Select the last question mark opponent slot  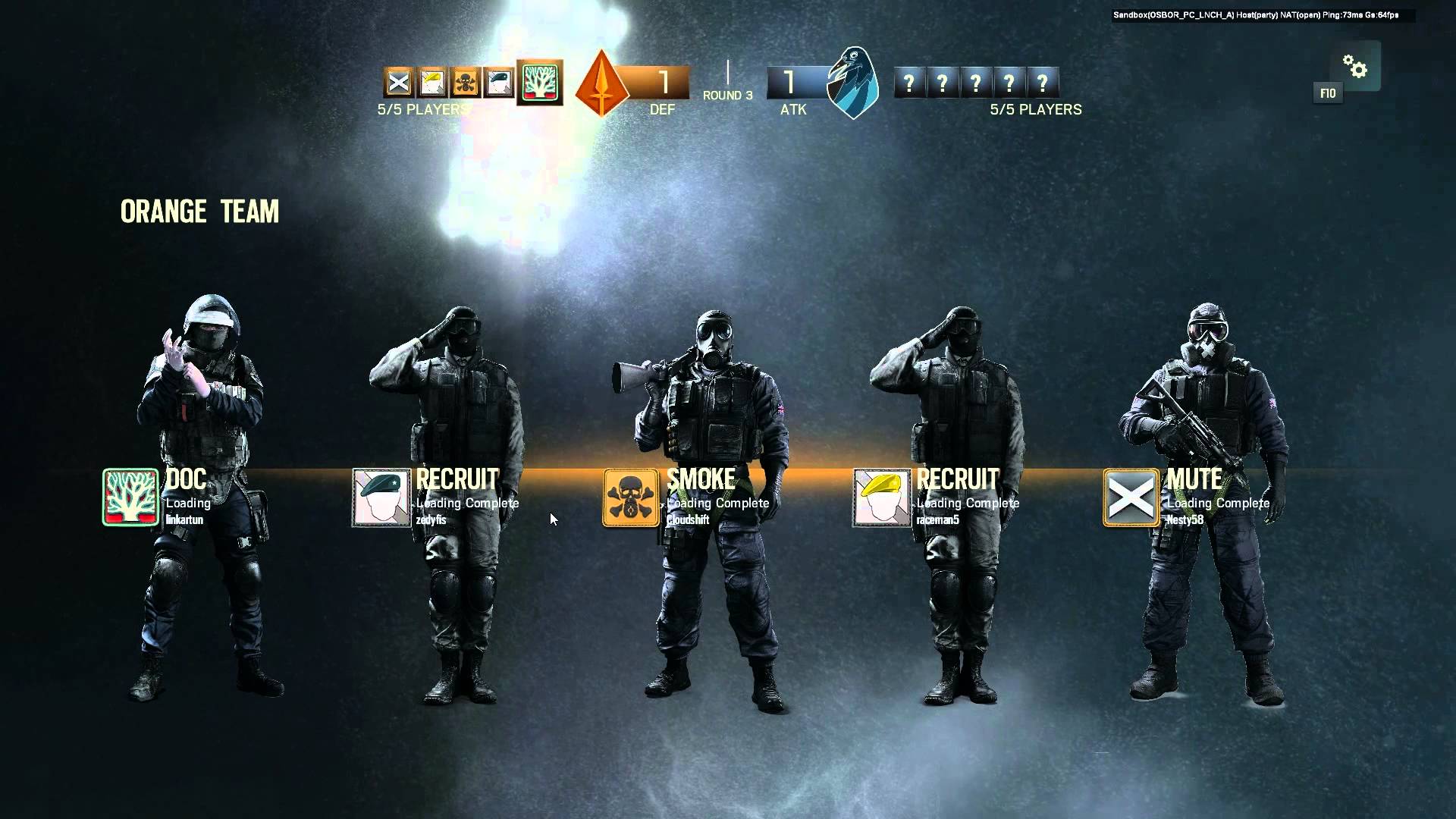click(1044, 81)
